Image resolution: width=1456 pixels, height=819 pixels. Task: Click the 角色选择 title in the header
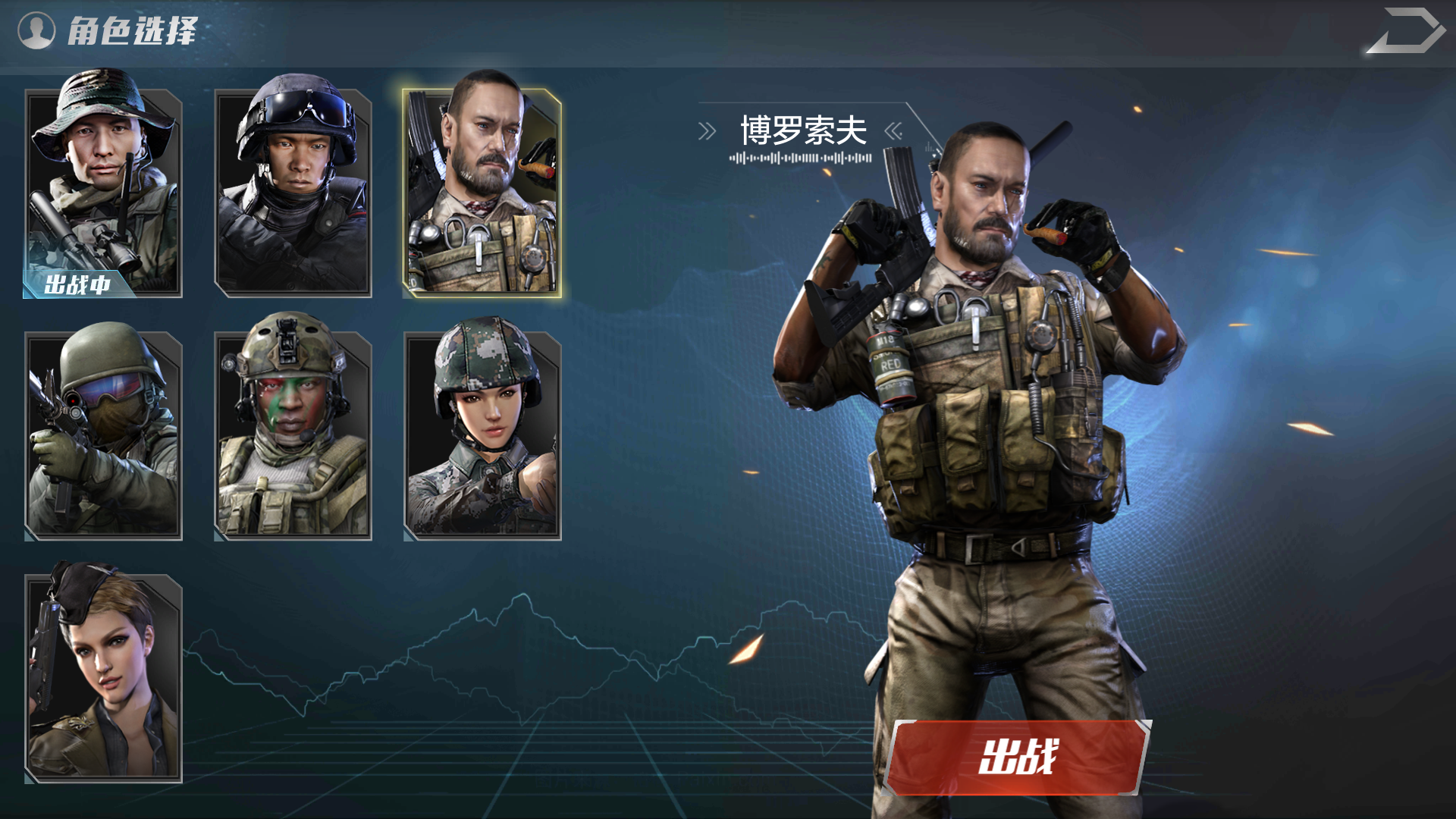(x=133, y=30)
